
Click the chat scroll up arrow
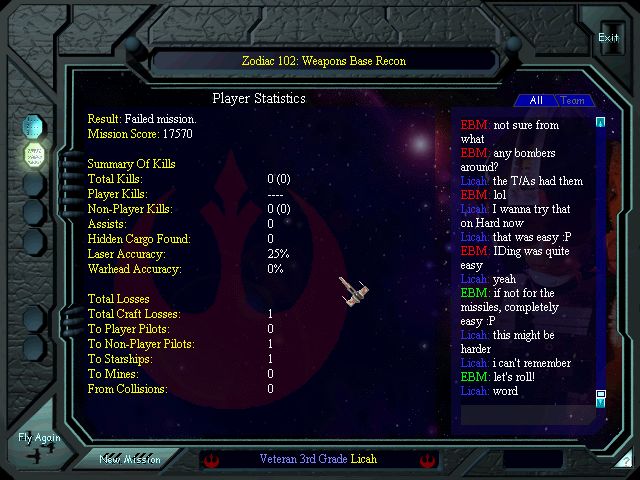pyautogui.click(x=600, y=123)
